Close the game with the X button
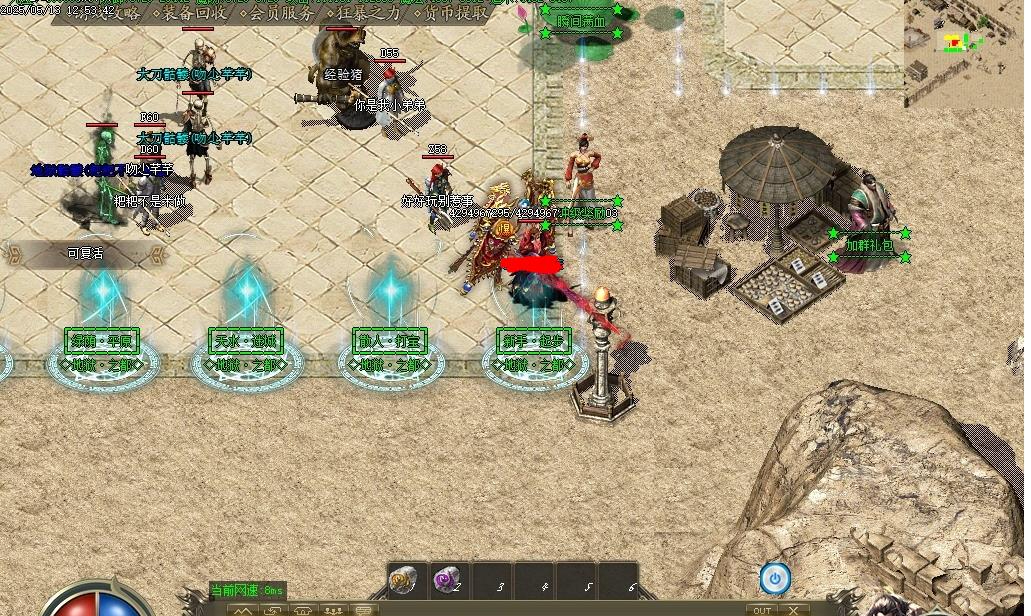This screenshot has height=616, width=1031. coord(793,610)
